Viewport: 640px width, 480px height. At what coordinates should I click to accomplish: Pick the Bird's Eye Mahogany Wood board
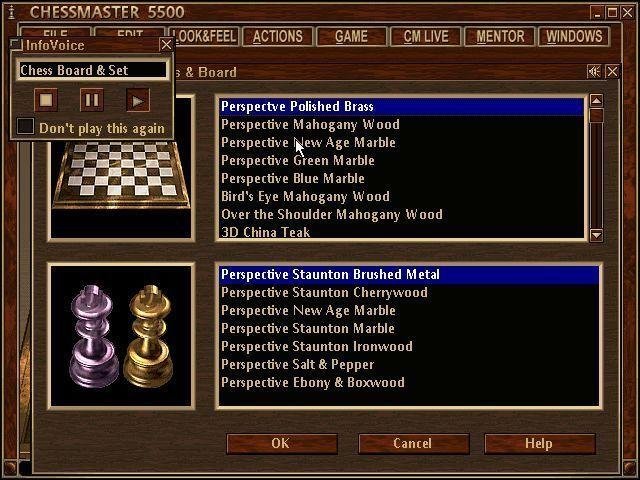tap(305, 196)
